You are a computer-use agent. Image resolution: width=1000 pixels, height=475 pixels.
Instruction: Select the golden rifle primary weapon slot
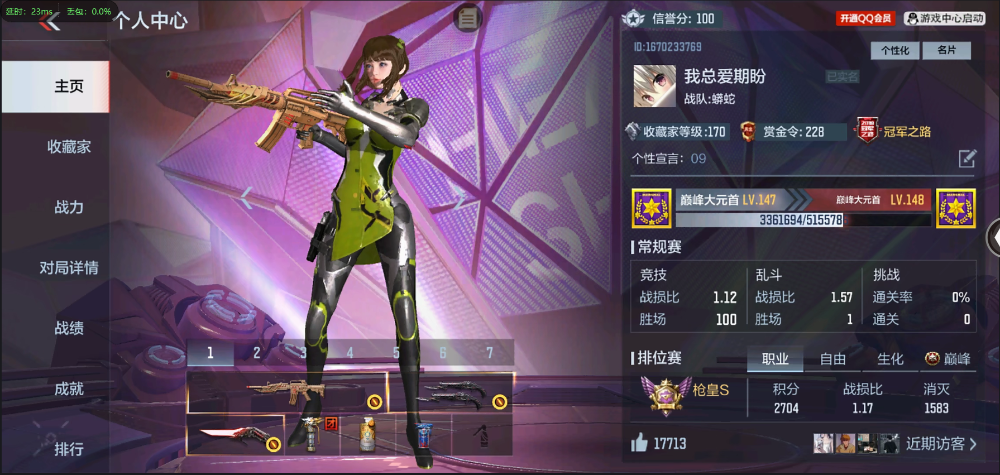[287, 392]
